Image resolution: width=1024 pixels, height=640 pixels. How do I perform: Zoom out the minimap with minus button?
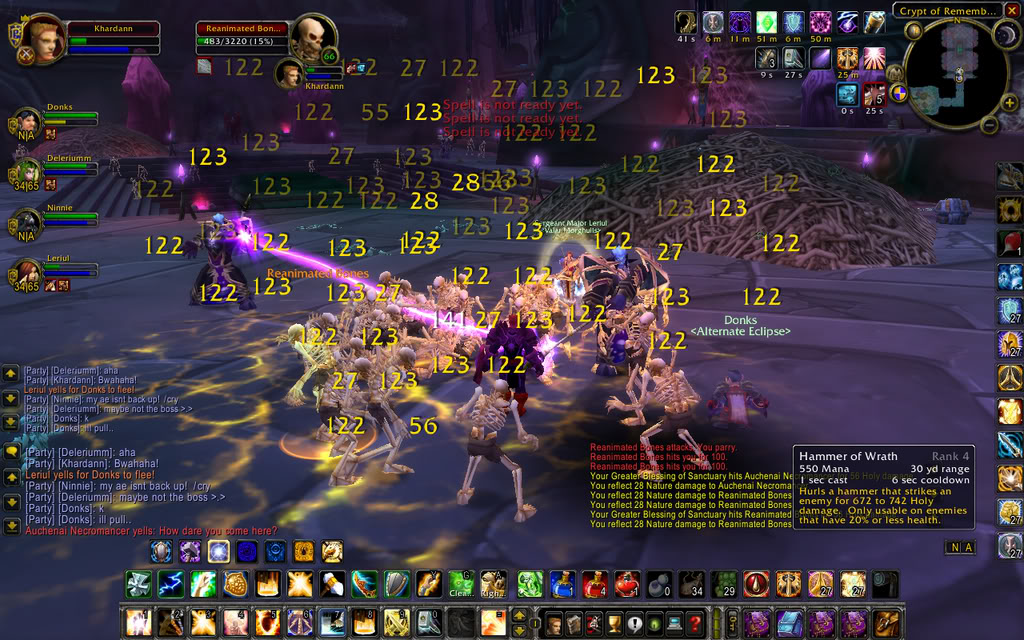click(987, 126)
